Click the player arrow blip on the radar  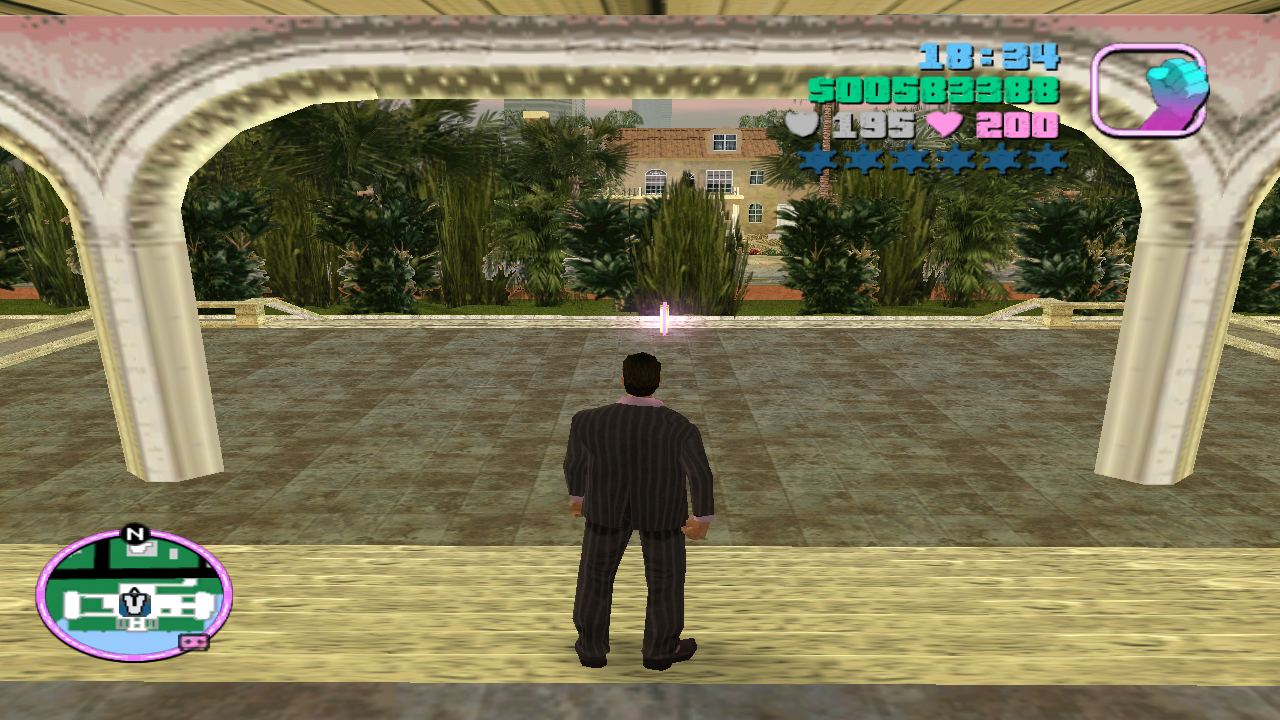(133, 602)
